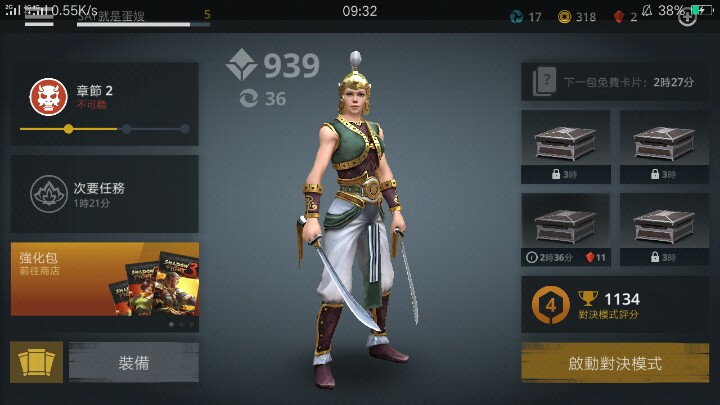Screen dimensions: 720x405
Task: Open the card collection icon
Action: pos(36,363)
